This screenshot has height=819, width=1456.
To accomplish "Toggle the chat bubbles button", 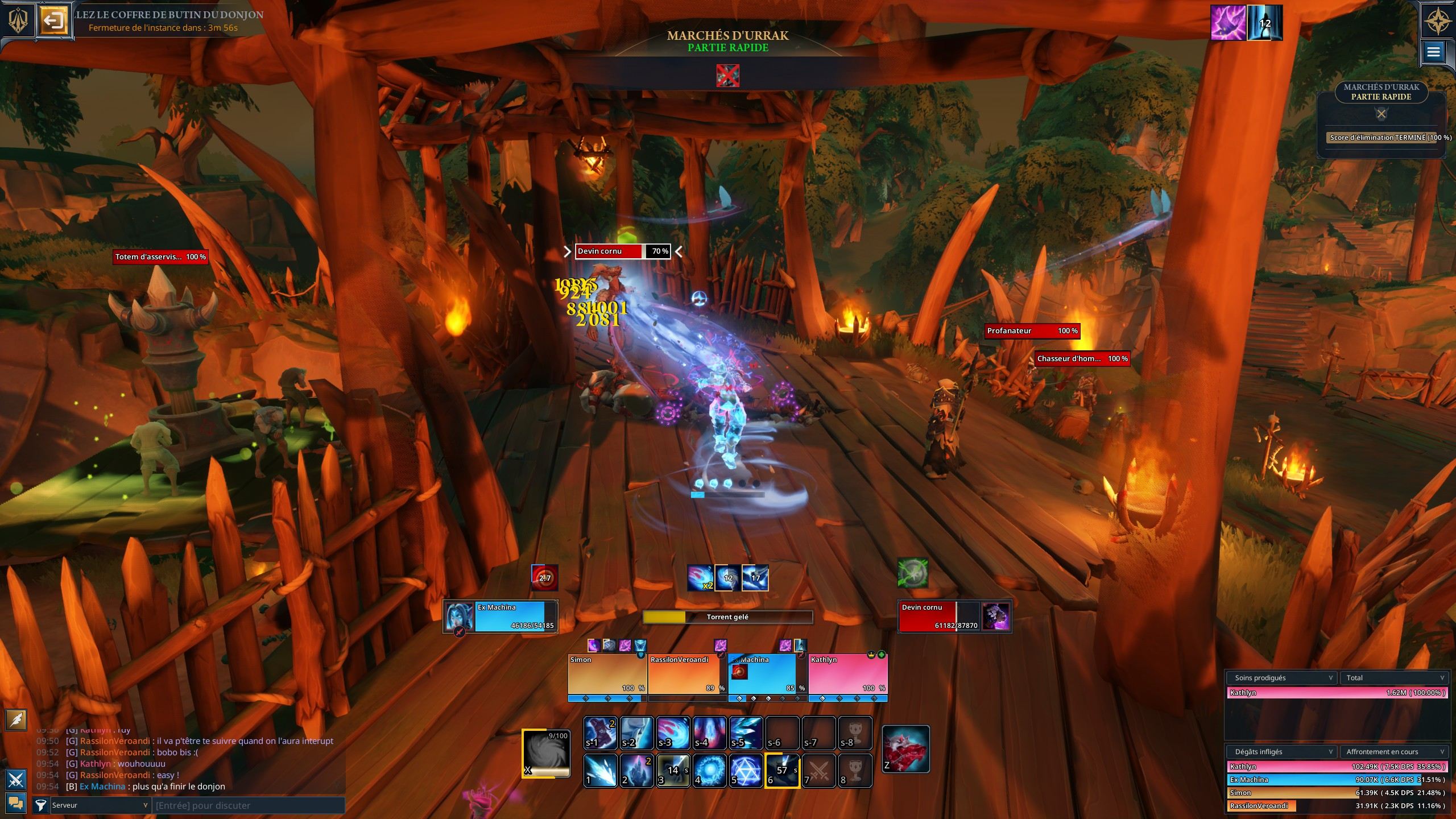I will pyautogui.click(x=16, y=803).
